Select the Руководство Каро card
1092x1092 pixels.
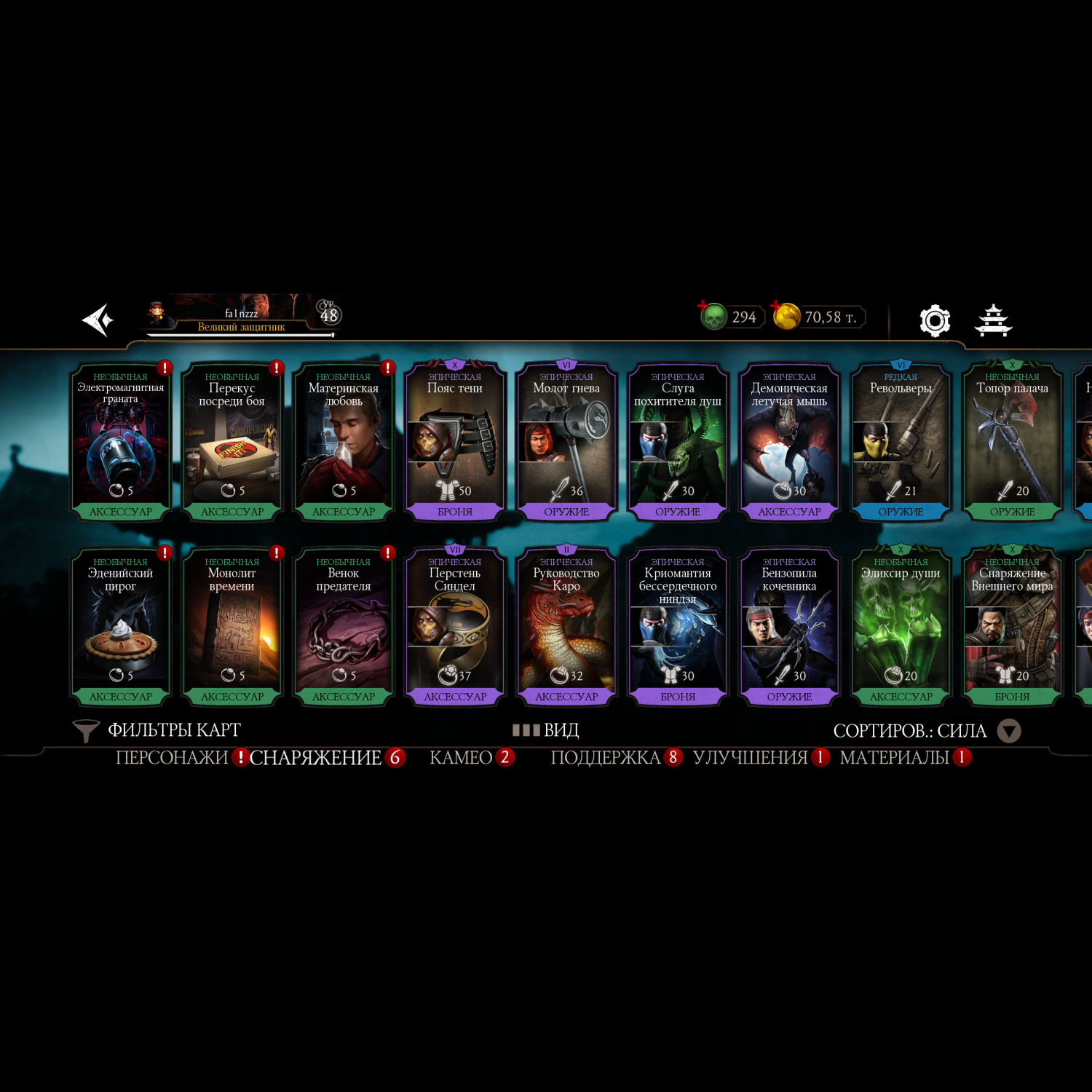(x=566, y=626)
